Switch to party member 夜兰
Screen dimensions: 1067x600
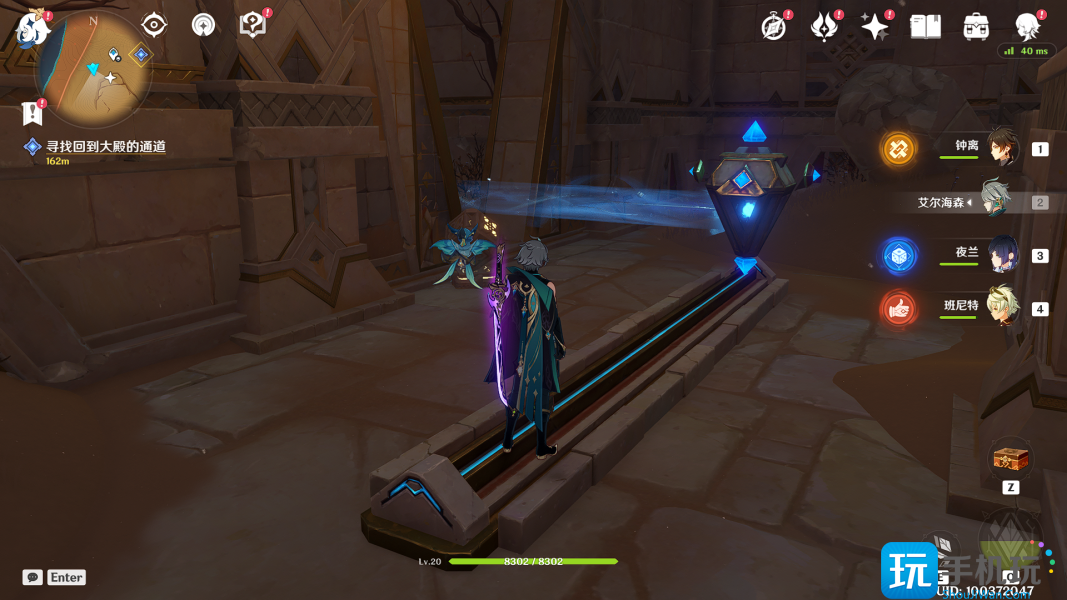1001,255
